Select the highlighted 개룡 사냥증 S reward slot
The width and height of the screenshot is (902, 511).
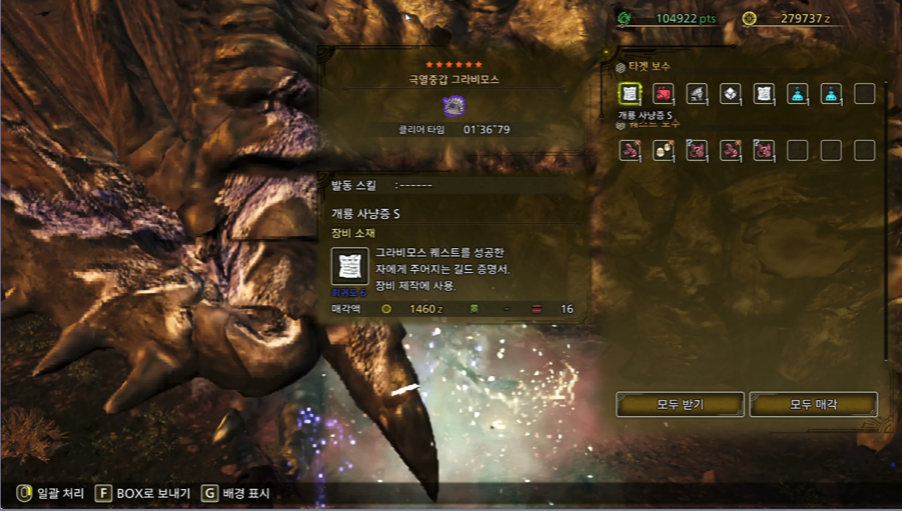tap(630, 94)
